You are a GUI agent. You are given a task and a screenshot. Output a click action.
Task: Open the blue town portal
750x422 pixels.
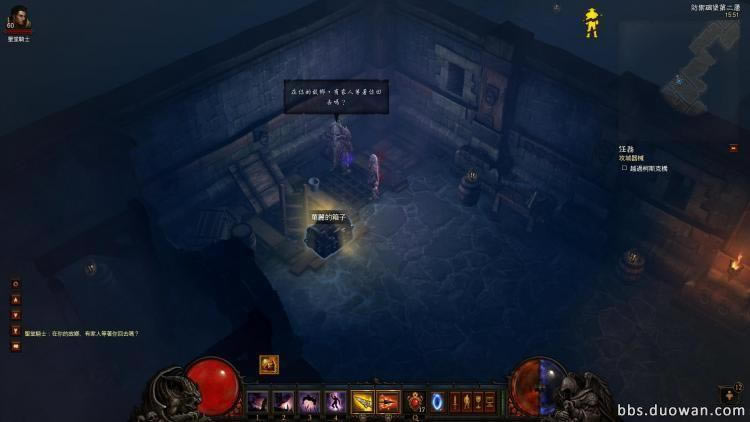(437, 401)
